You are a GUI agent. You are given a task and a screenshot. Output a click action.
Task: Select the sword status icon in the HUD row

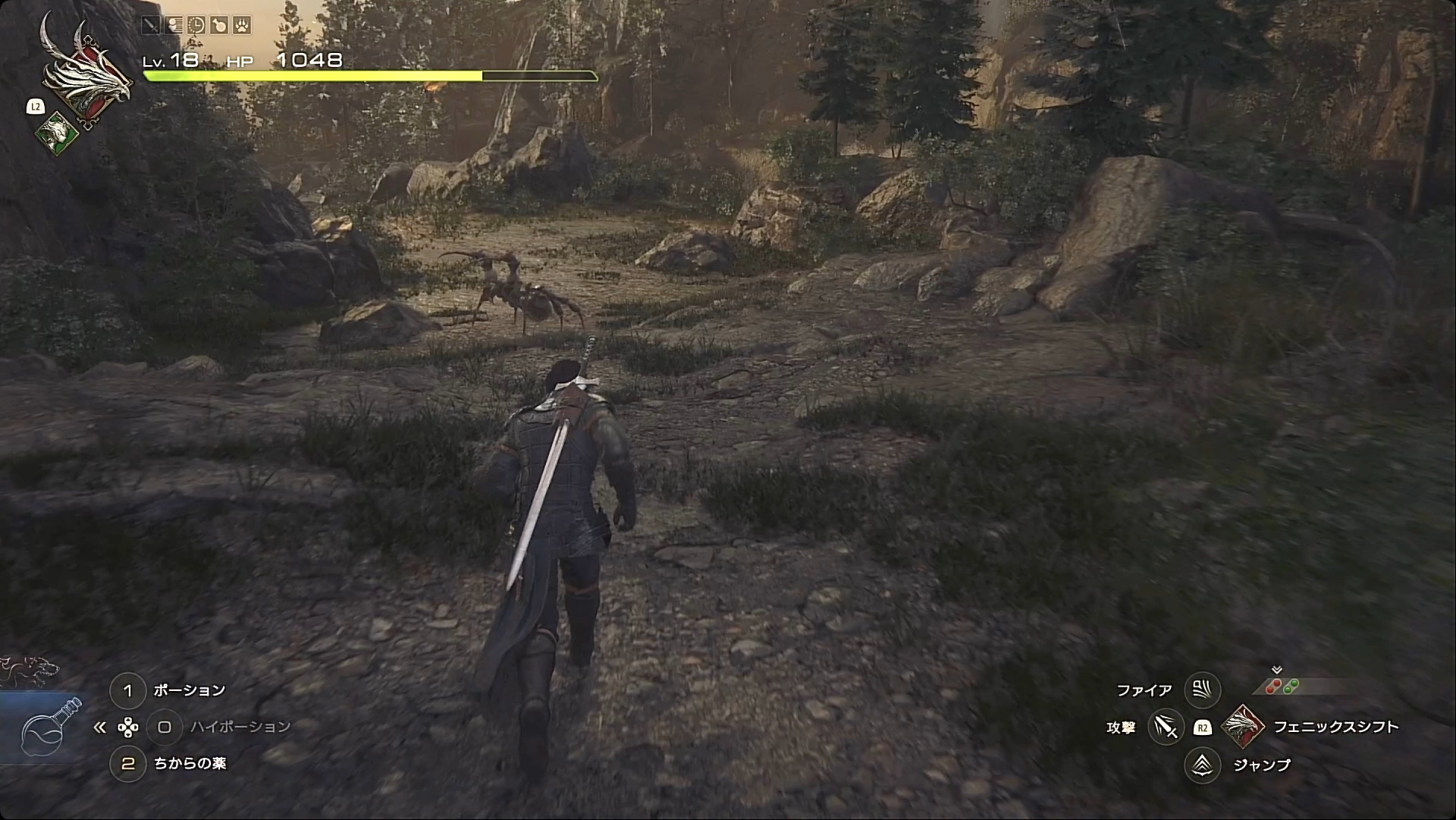(x=151, y=25)
